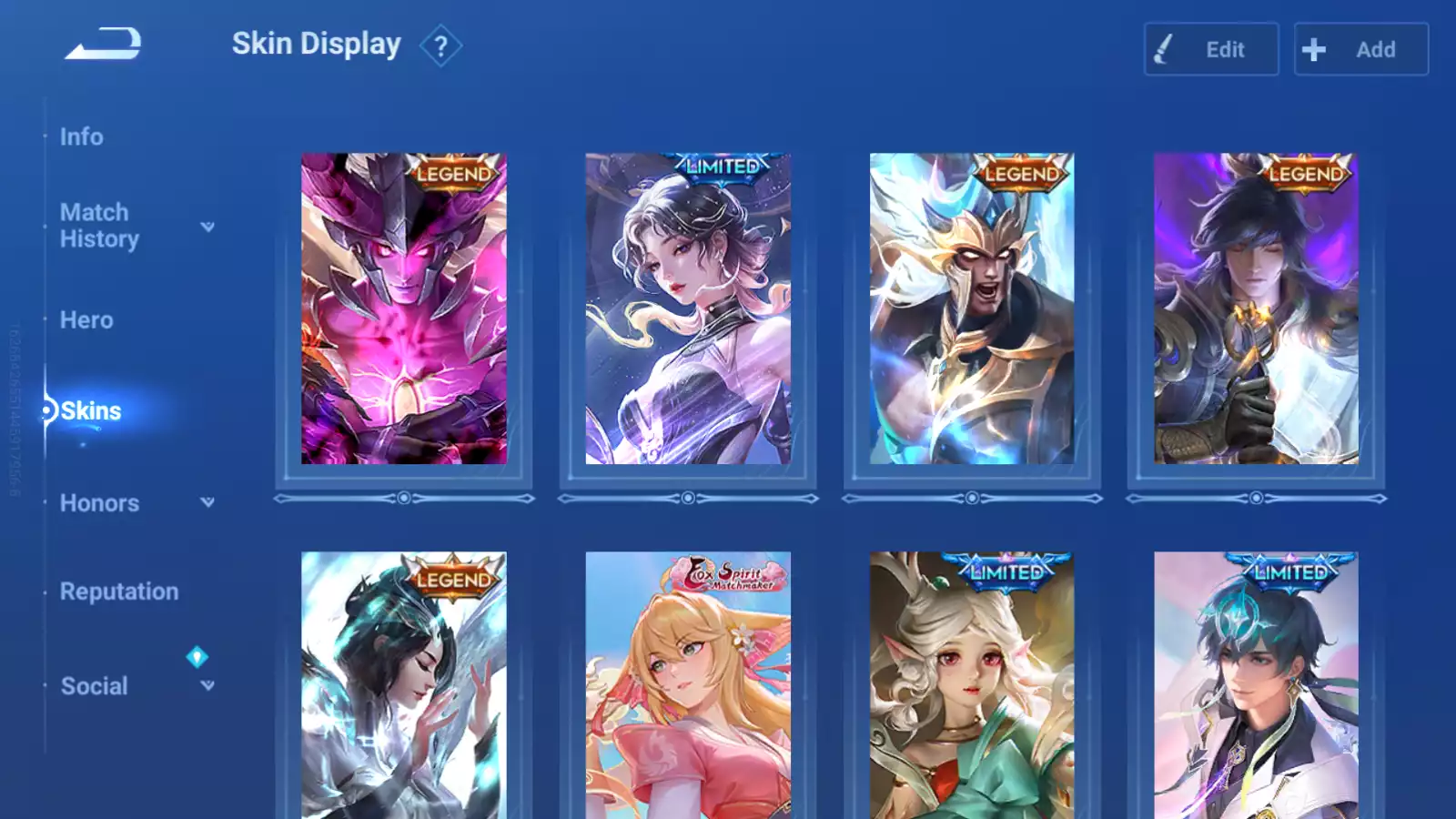This screenshot has height=819, width=1456.
Task: Click the plus icon inside the Add button
Action: point(1313,50)
